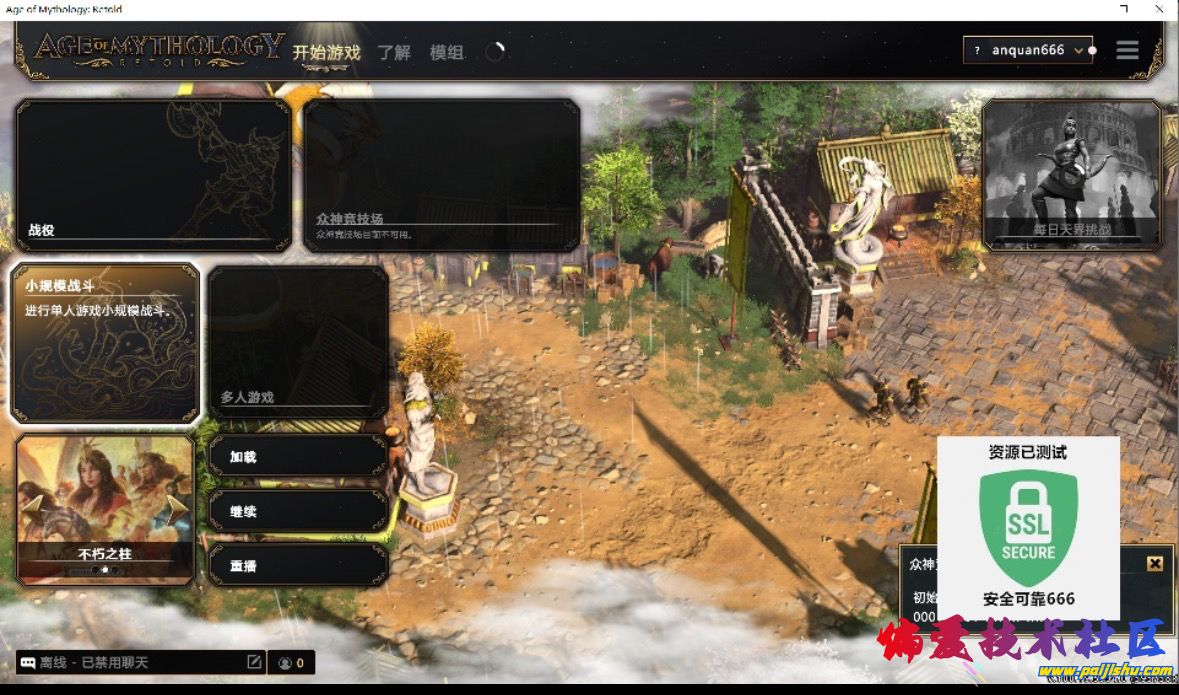The width and height of the screenshot is (1179, 695).
Task: Click the chat compose pencil icon
Action: click(x=254, y=662)
